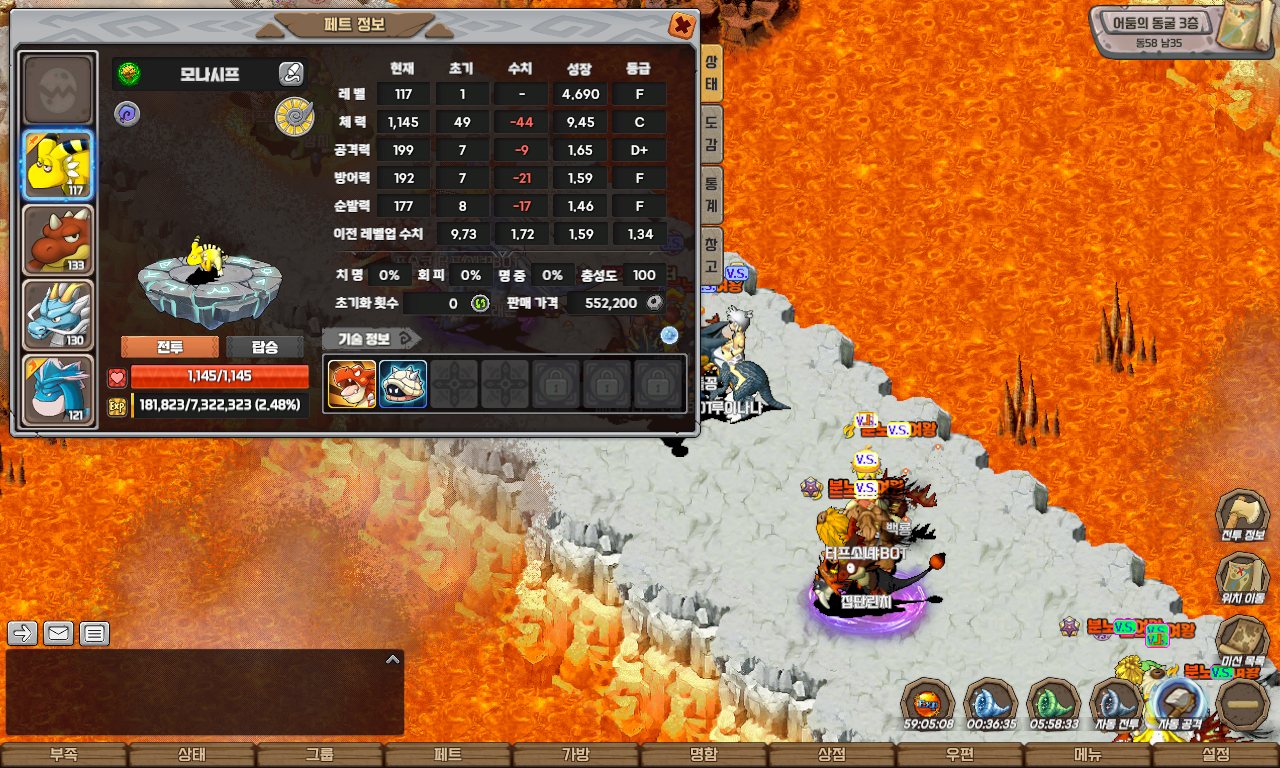Rename pet 모나시프 with the edit button
The height and width of the screenshot is (768, 1280).
(290, 73)
